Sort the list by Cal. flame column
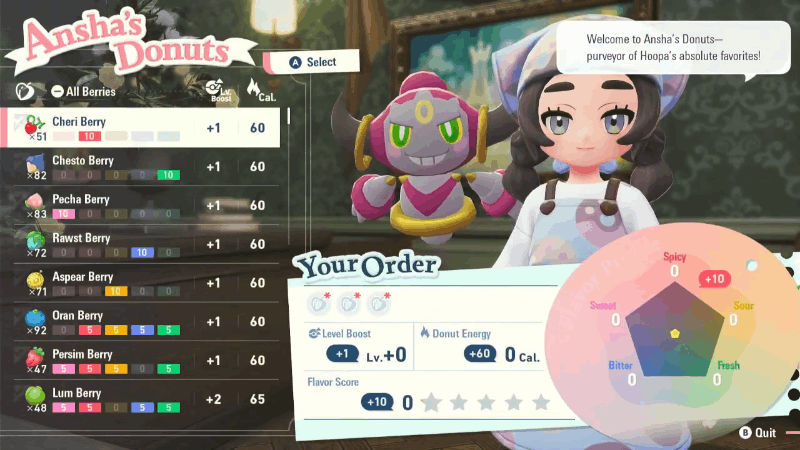The height and width of the screenshot is (450, 800). [258, 90]
